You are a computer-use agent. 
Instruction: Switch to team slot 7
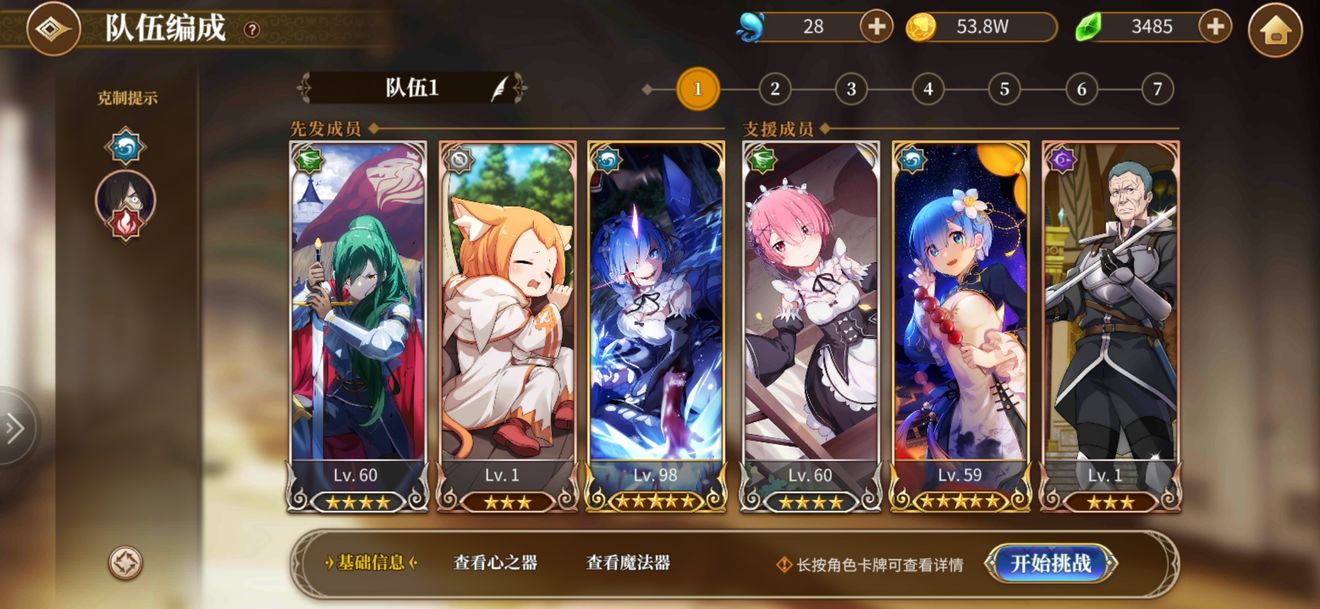[1157, 89]
